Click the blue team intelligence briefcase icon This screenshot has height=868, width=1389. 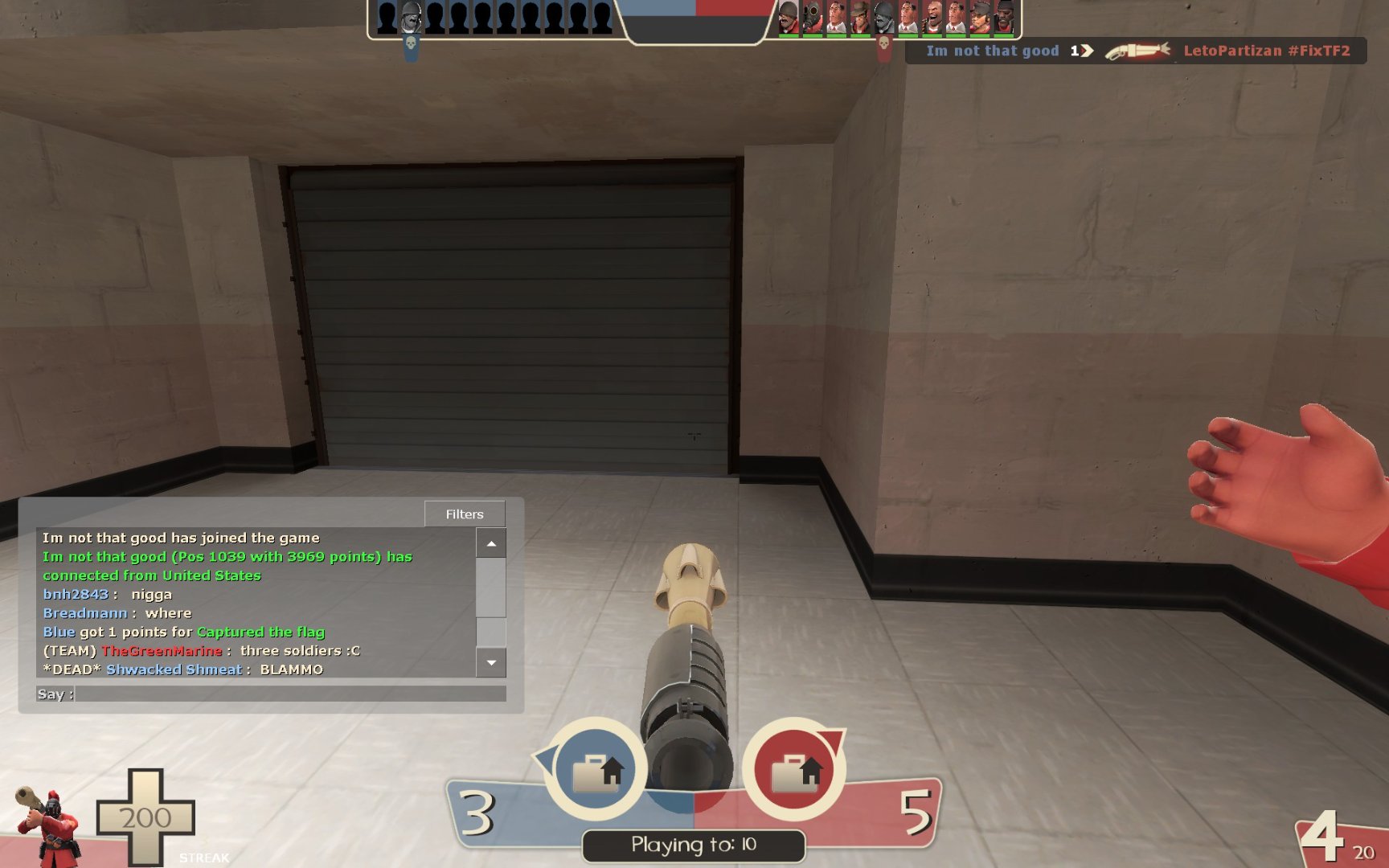(x=596, y=770)
